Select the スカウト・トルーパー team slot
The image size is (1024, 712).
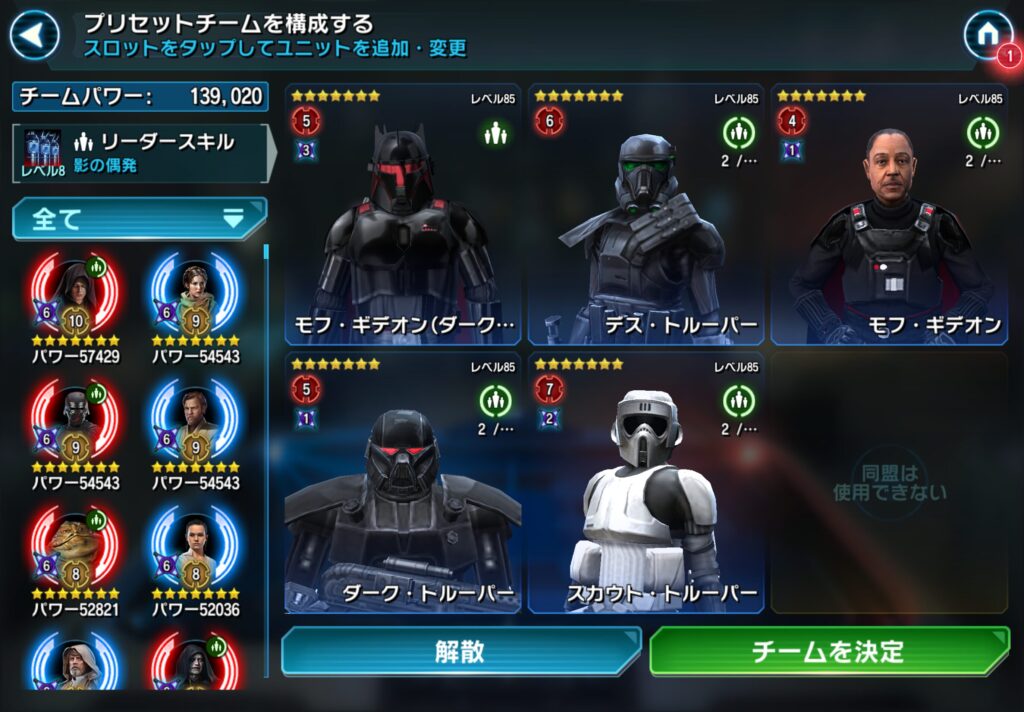click(646, 482)
